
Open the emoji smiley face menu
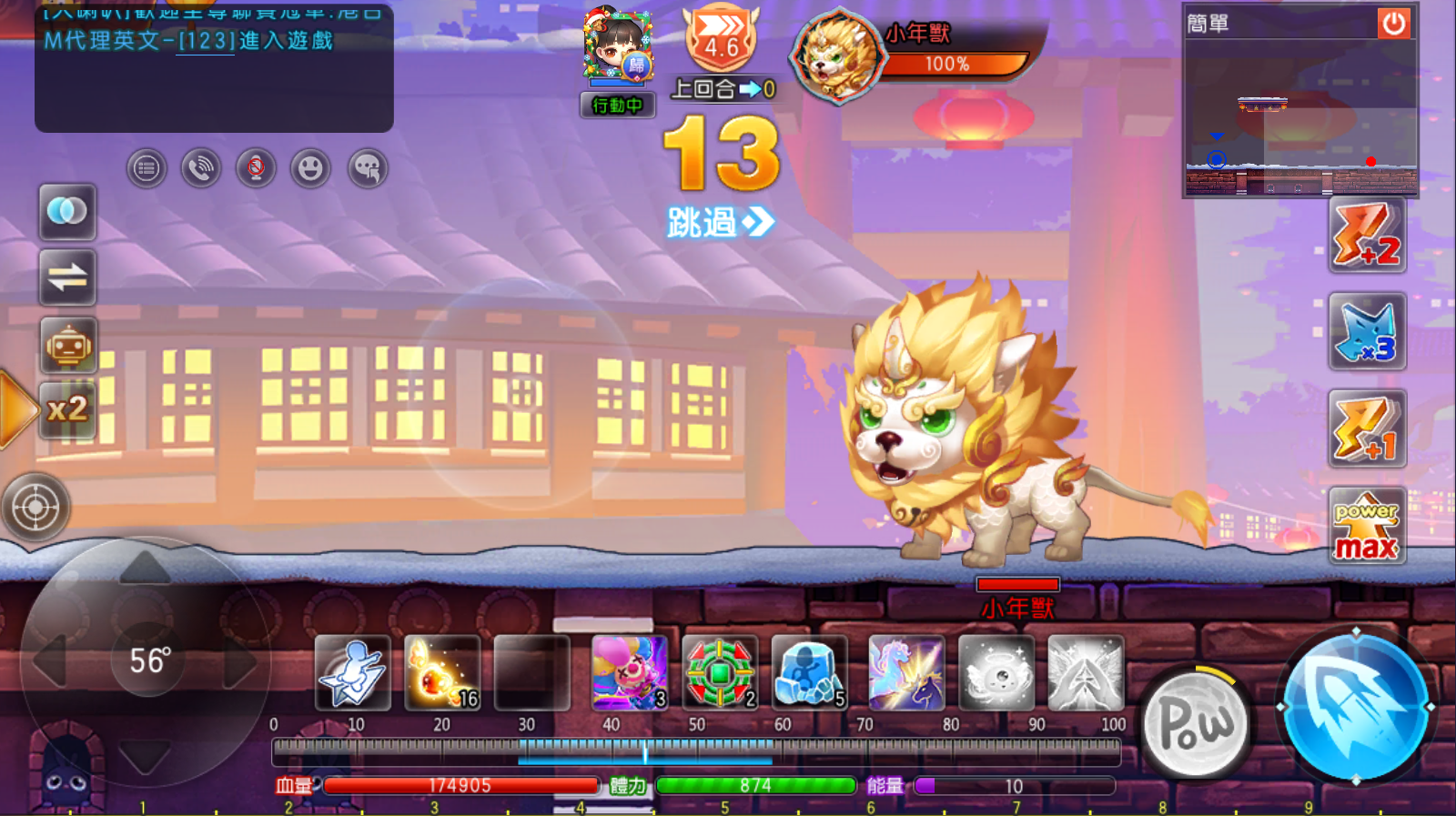[x=311, y=169]
